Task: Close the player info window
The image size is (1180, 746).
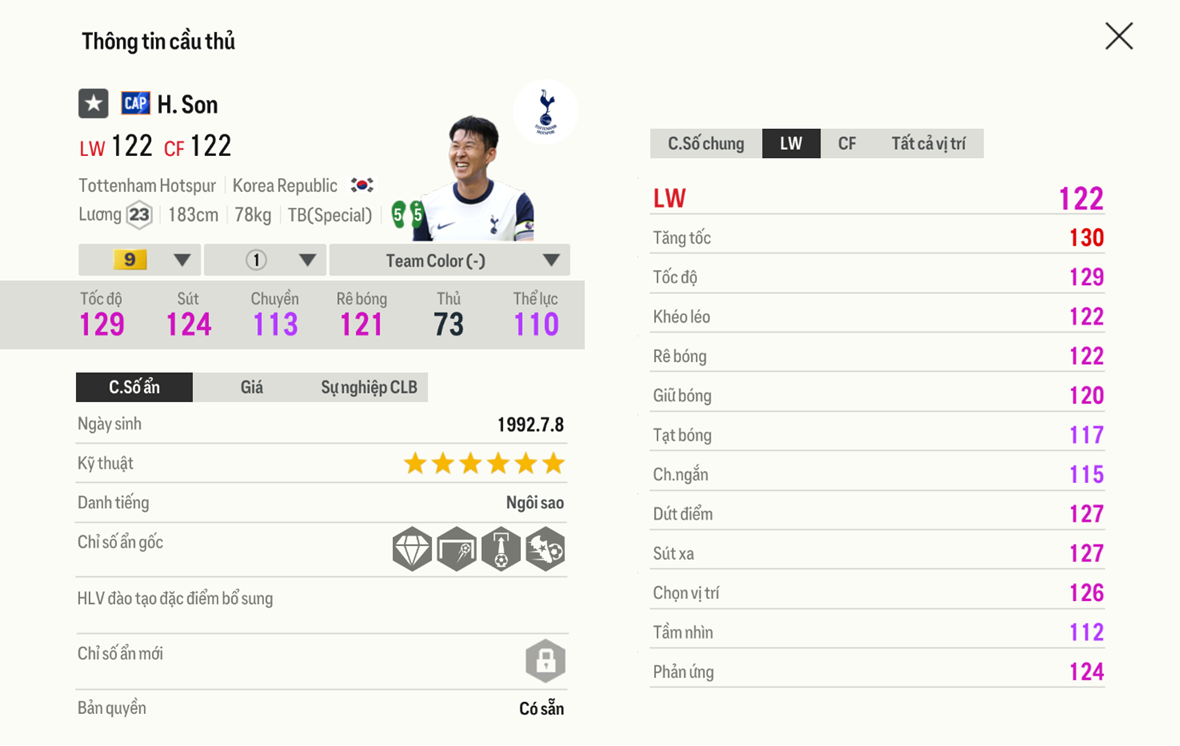Action: [x=1119, y=36]
